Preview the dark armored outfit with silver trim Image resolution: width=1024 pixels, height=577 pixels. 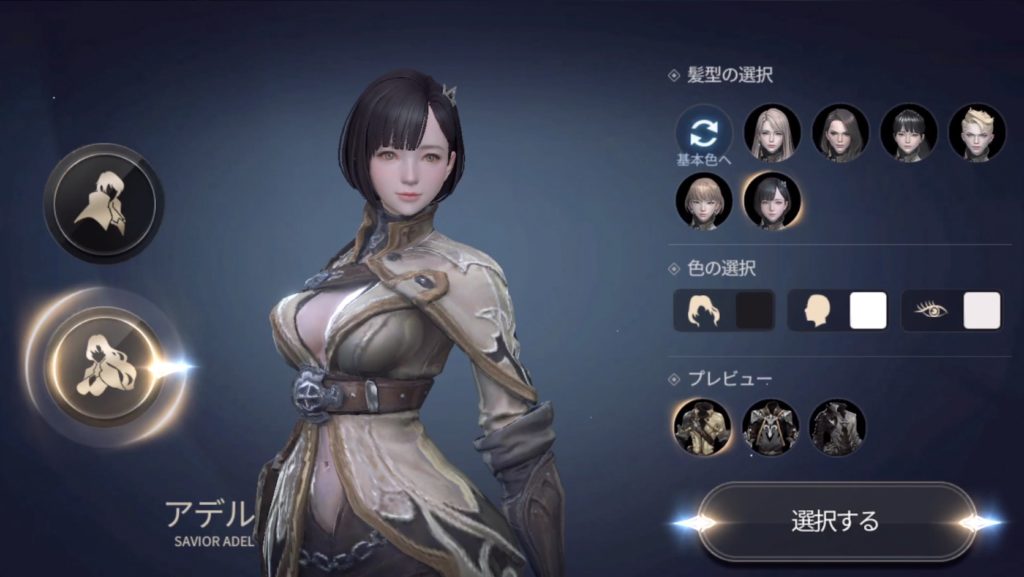tap(770, 427)
